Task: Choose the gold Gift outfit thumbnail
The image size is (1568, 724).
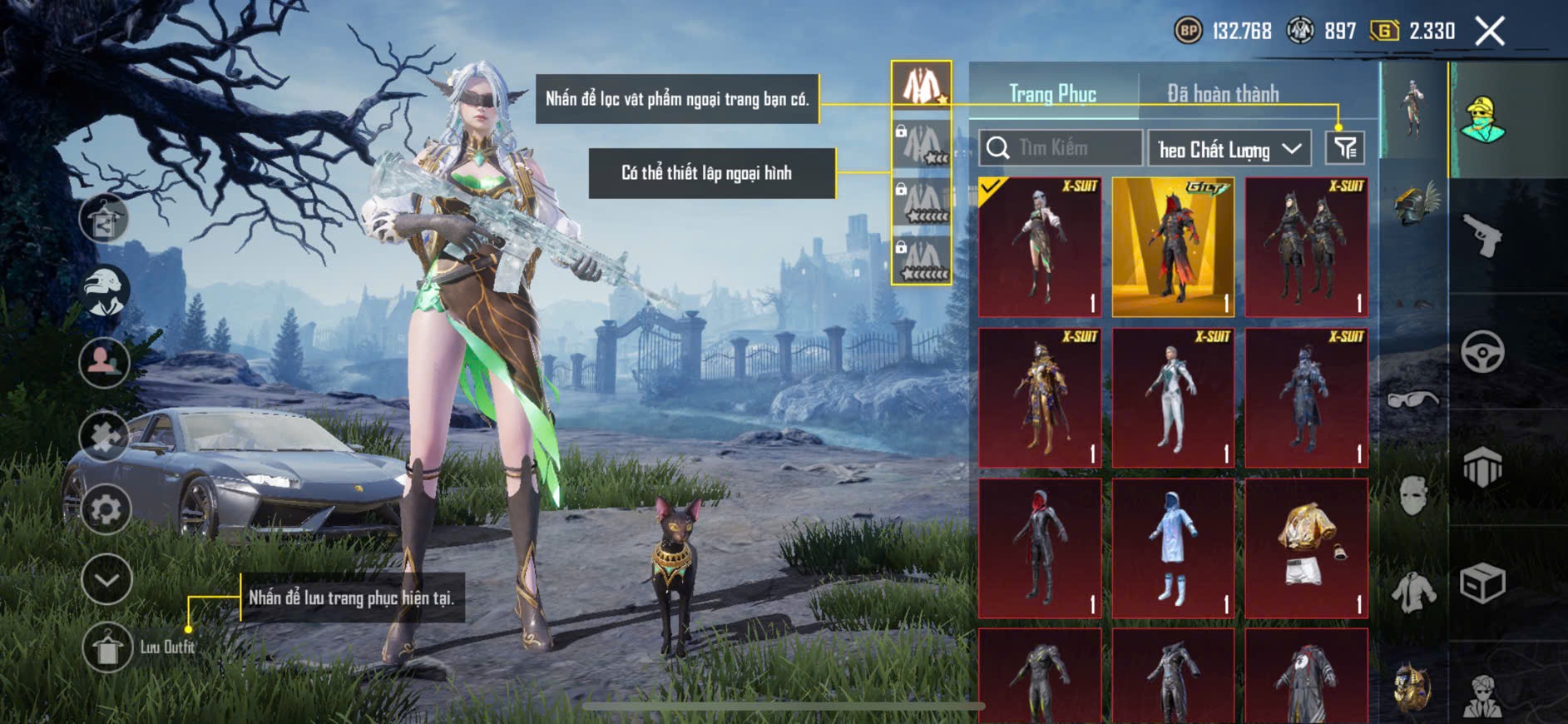Action: 1173,246
